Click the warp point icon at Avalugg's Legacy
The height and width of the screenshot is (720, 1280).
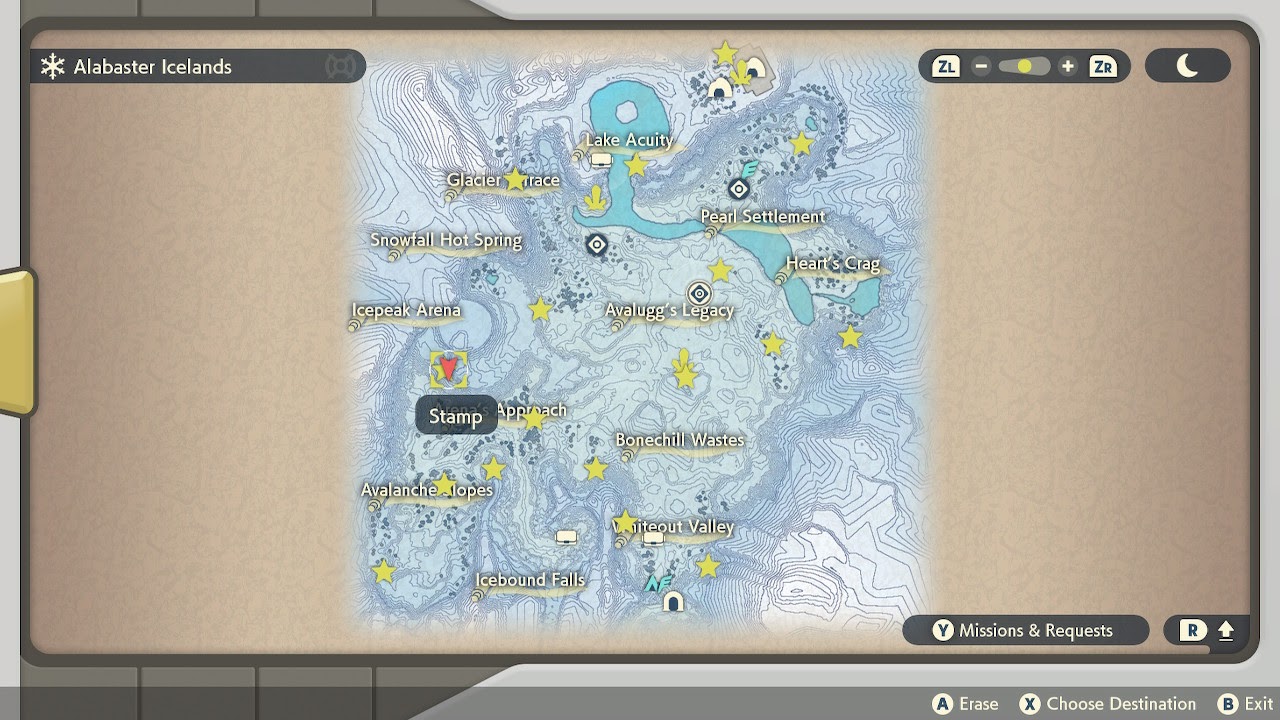tap(699, 293)
